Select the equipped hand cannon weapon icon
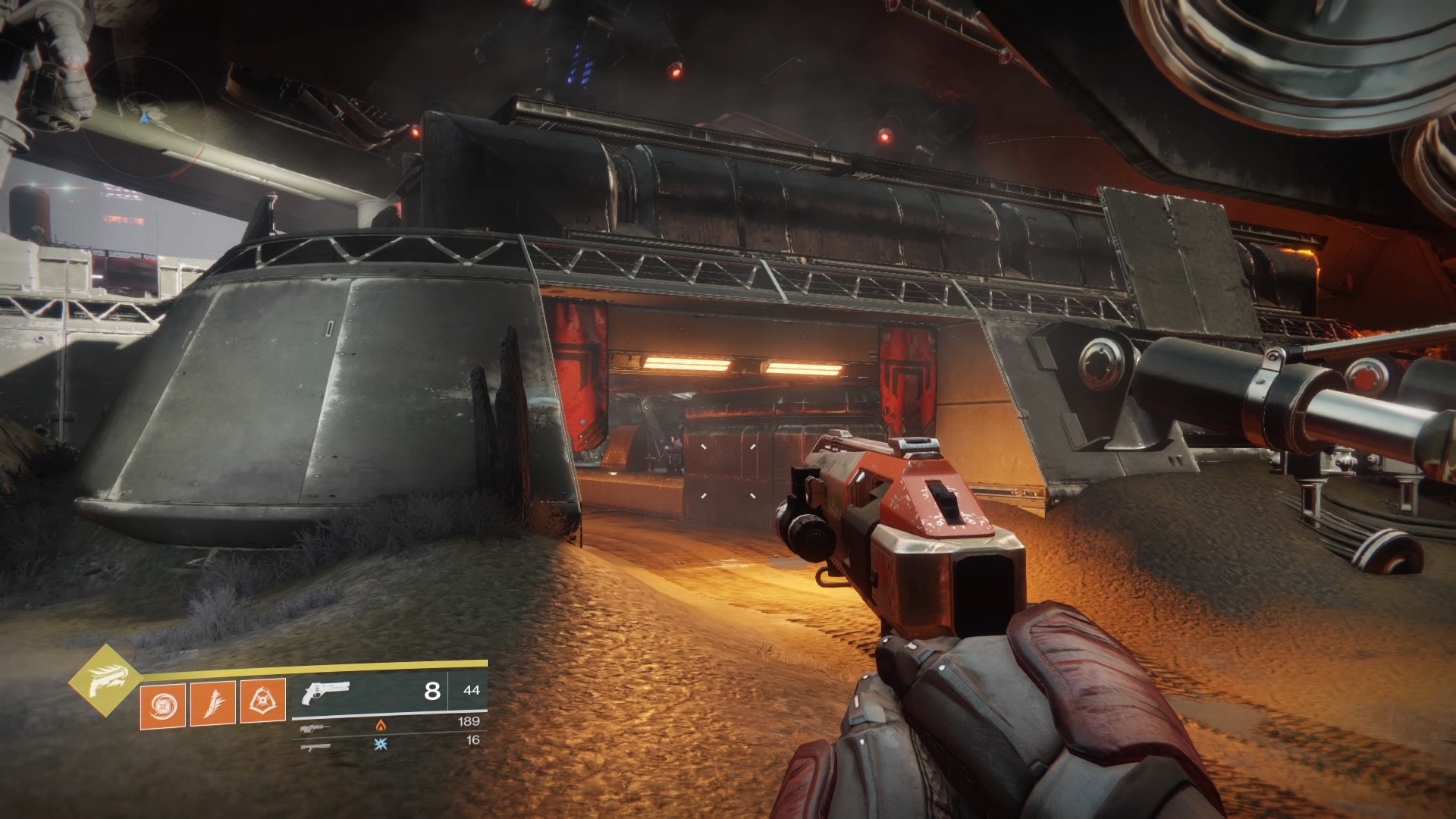The image size is (1456, 819). [x=324, y=692]
